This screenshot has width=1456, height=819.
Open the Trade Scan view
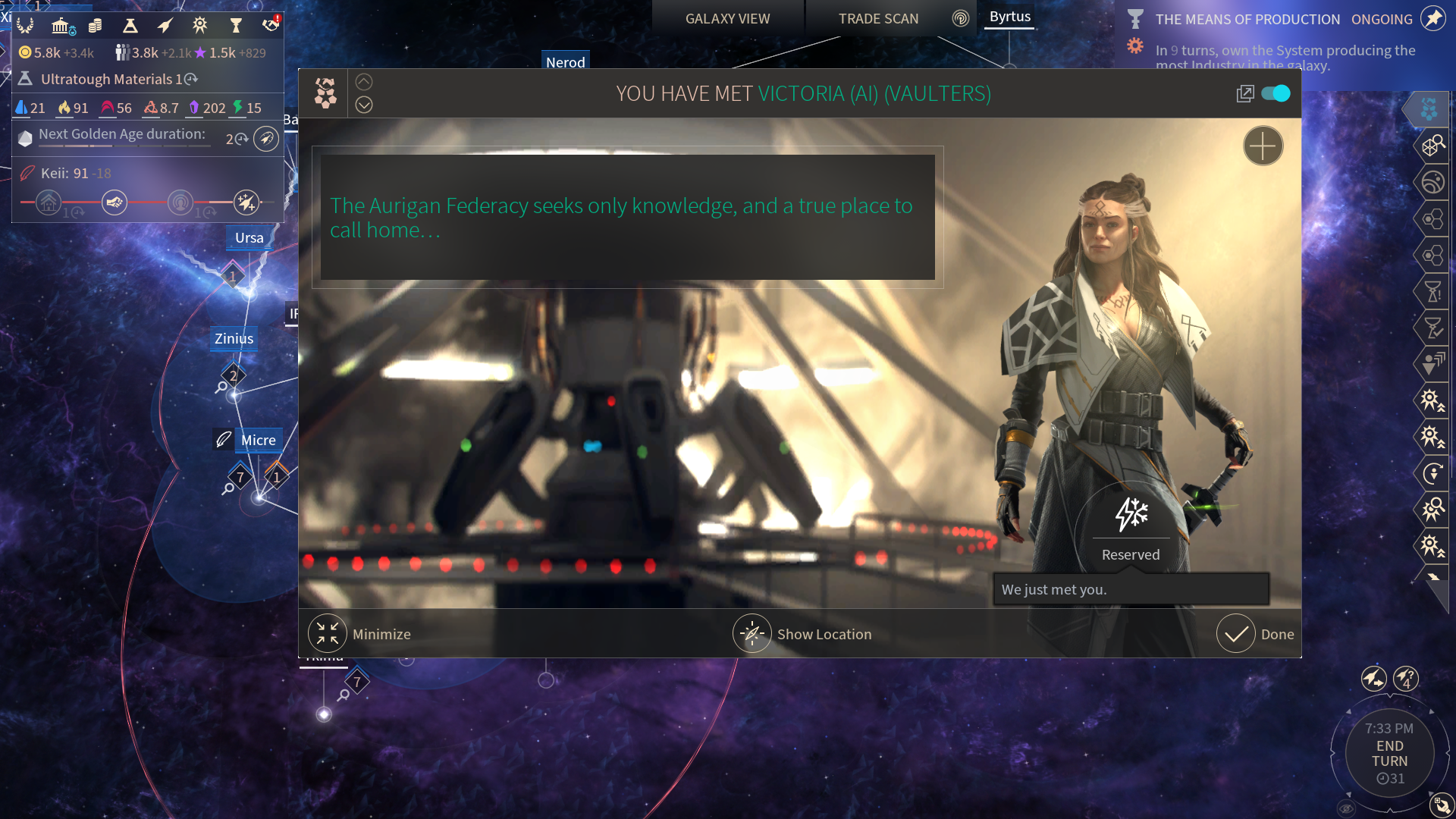tap(878, 18)
